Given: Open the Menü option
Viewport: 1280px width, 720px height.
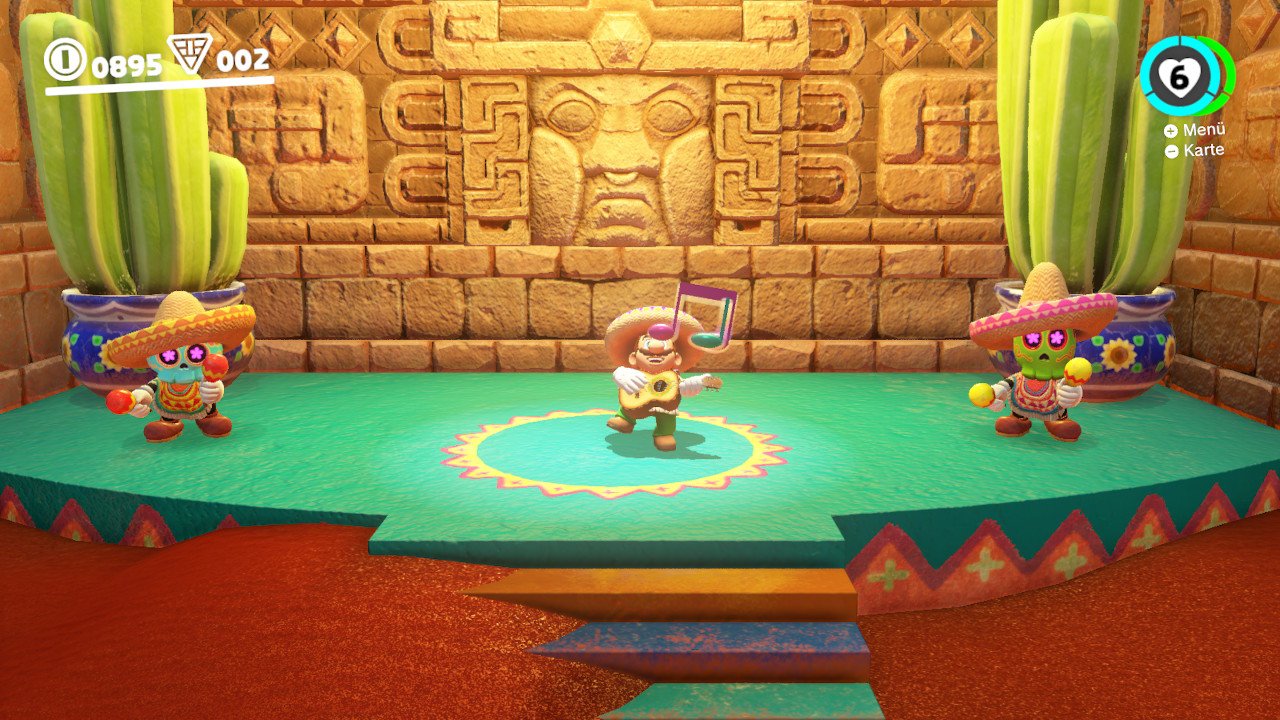Looking at the screenshot, I should click(1195, 131).
